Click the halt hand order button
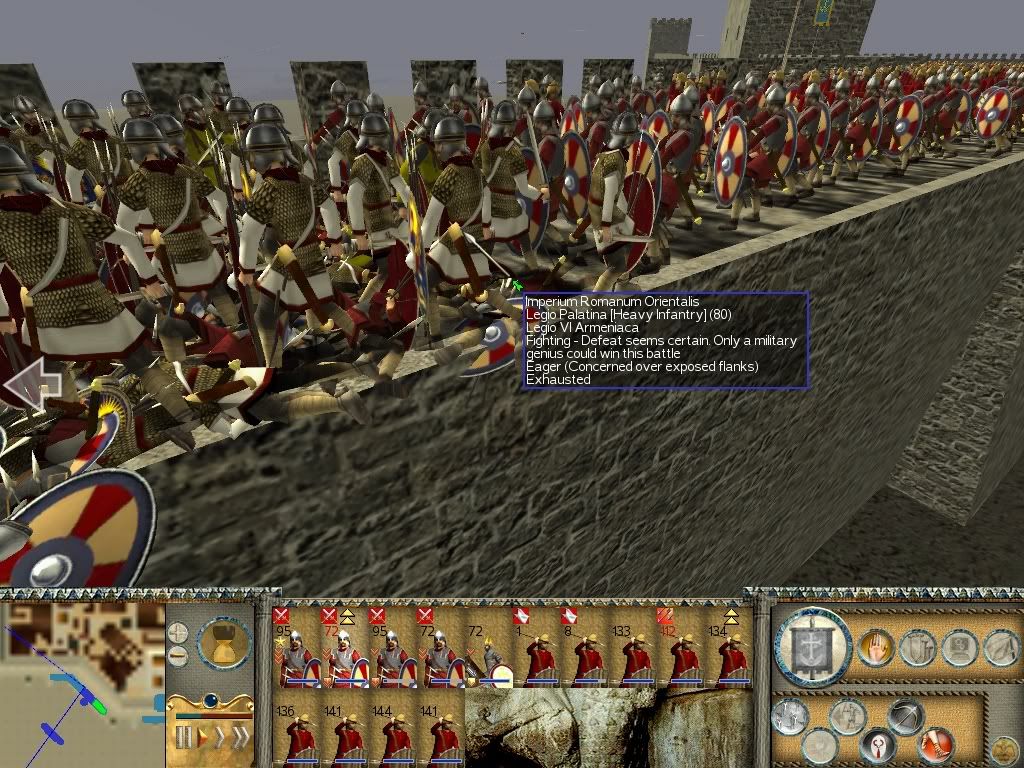The width and height of the screenshot is (1024, 768). (x=875, y=649)
